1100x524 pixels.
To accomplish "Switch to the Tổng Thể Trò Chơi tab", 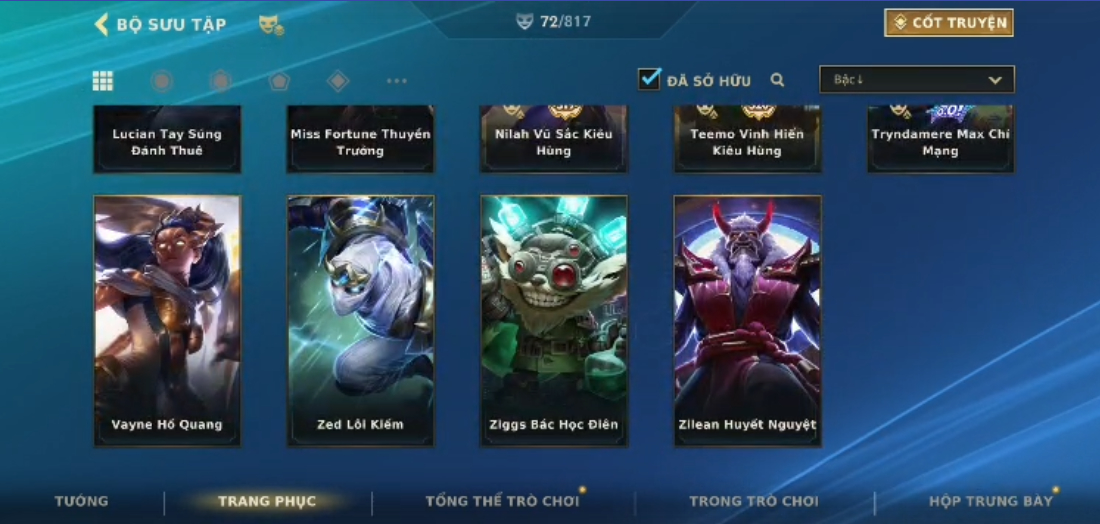I will tap(502, 501).
